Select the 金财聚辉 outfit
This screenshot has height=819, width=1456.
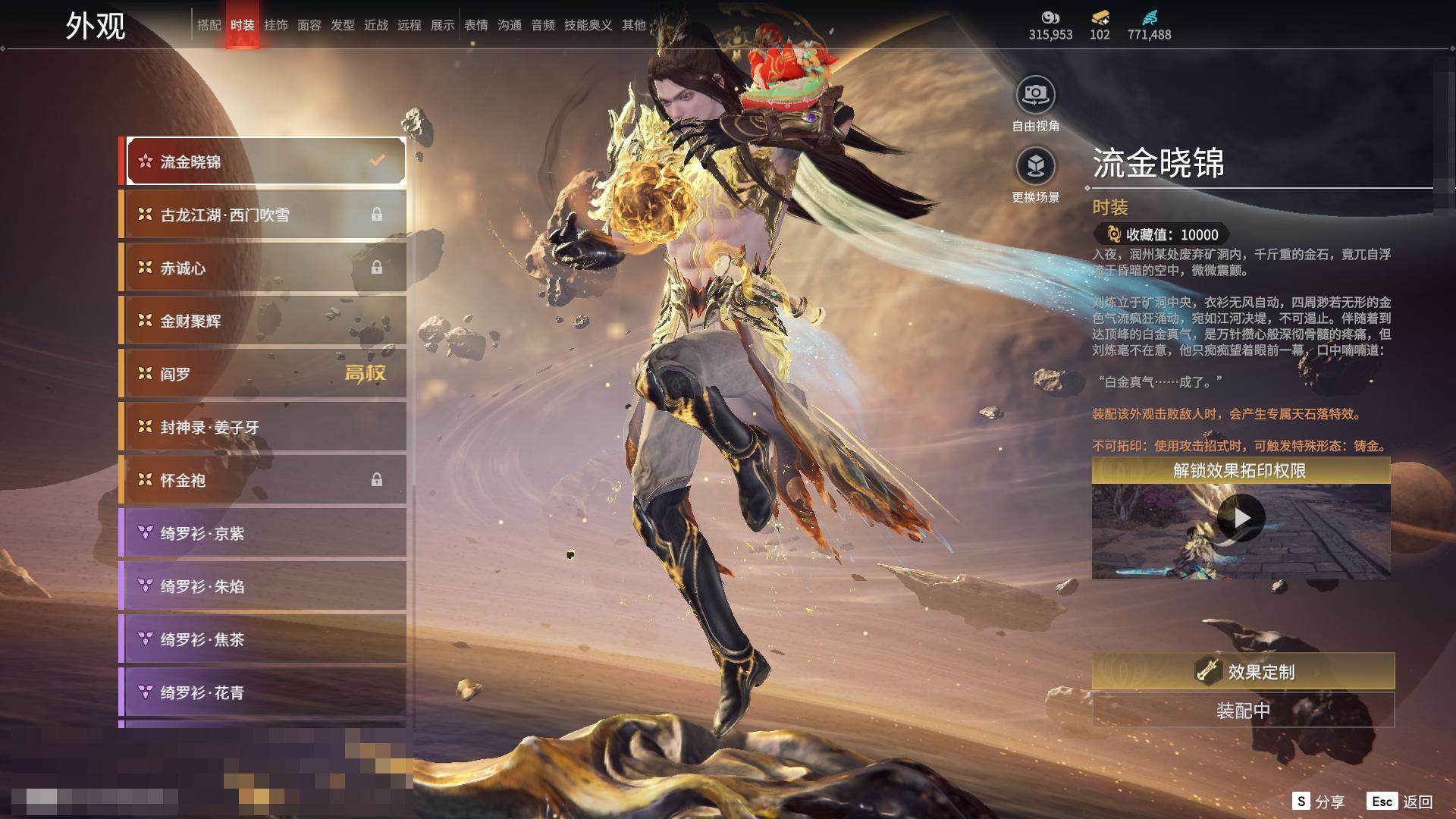pyautogui.click(x=262, y=321)
